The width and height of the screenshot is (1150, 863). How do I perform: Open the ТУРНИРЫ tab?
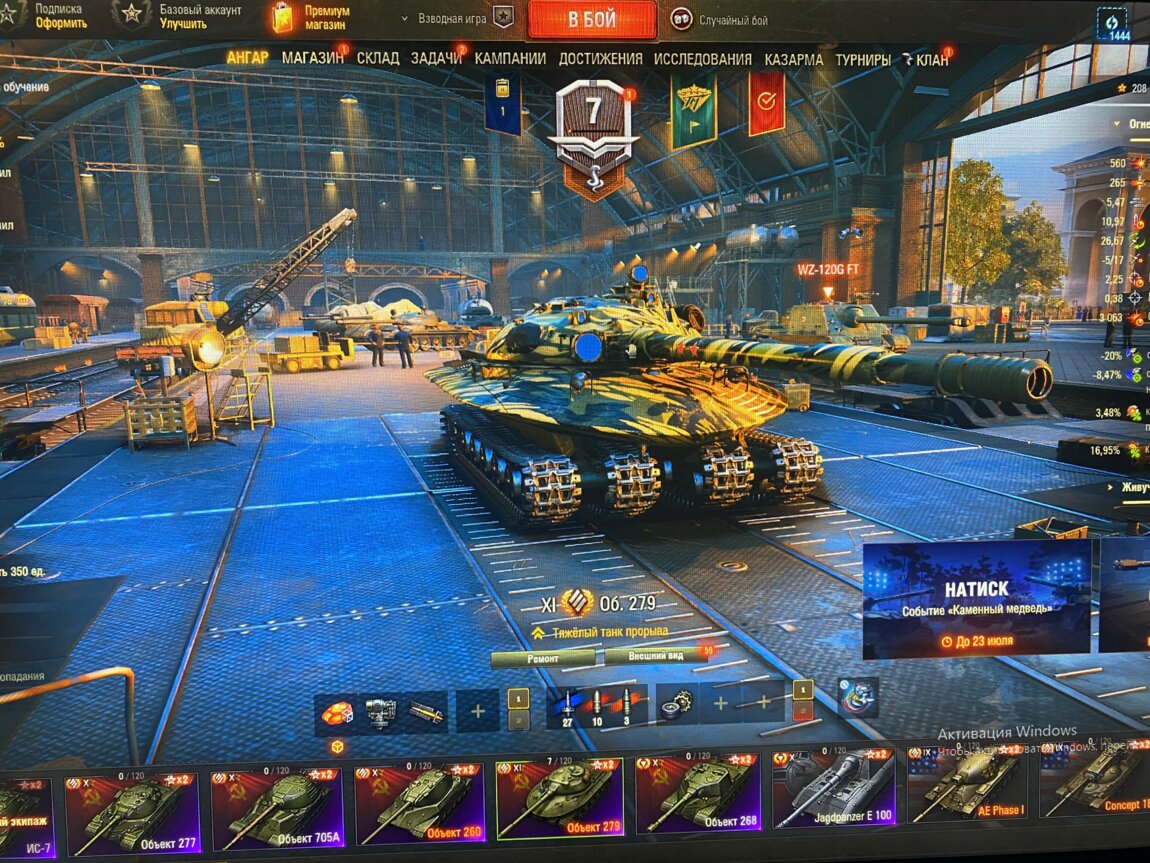[x=862, y=59]
